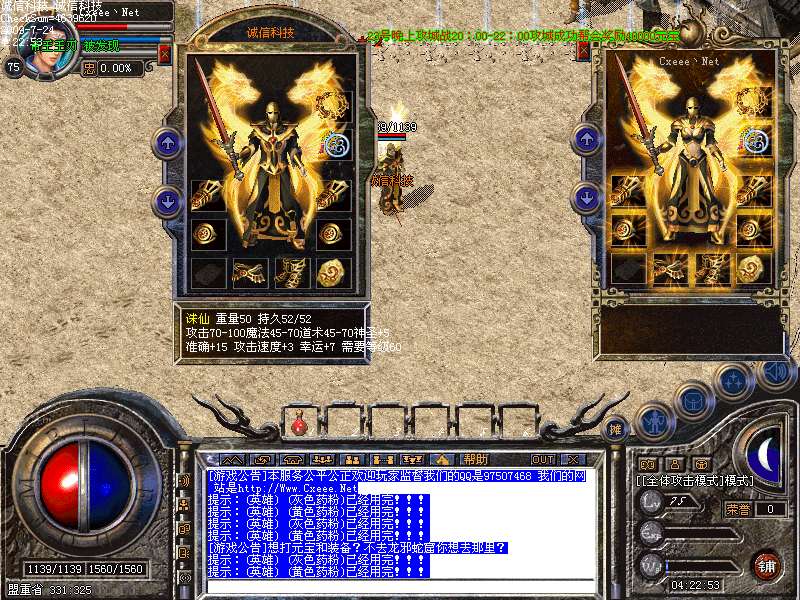Viewport: 800px width, 600px height.
Task: Click the down arrow on the Cxeee.Net panel
Action: click(585, 196)
